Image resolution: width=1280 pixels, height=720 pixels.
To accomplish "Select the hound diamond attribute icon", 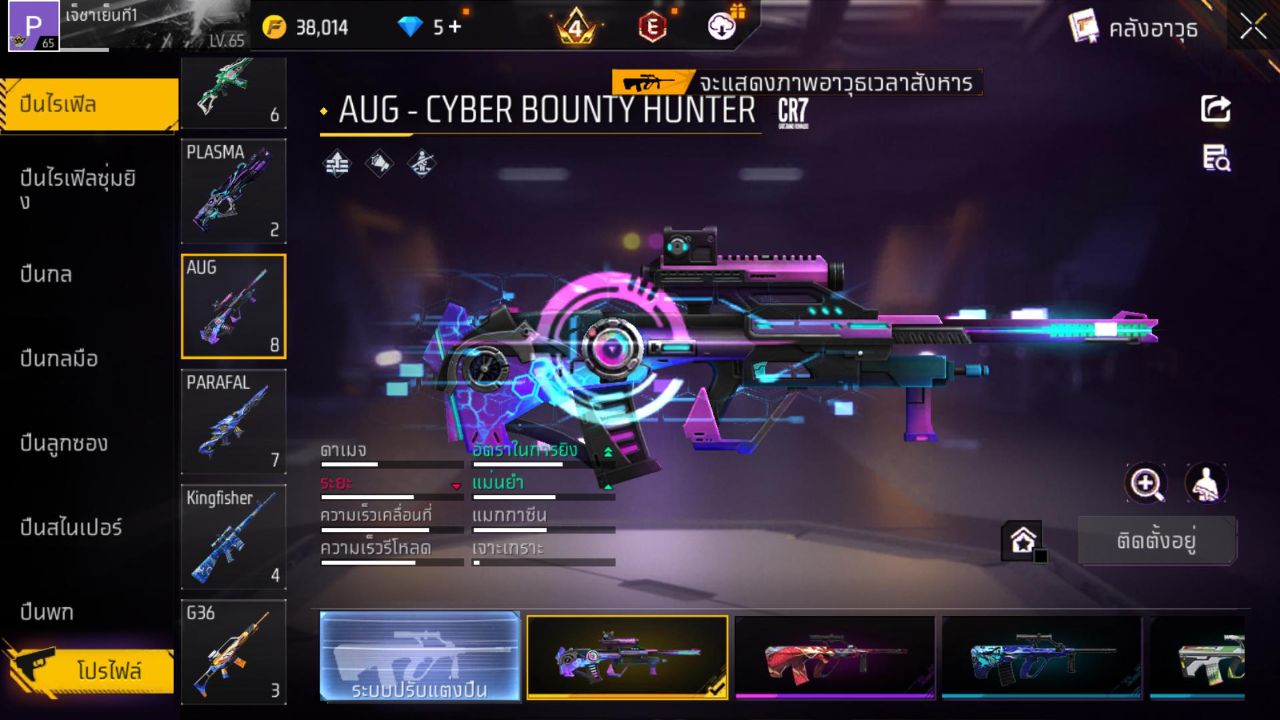I will pyautogui.click(x=378, y=163).
